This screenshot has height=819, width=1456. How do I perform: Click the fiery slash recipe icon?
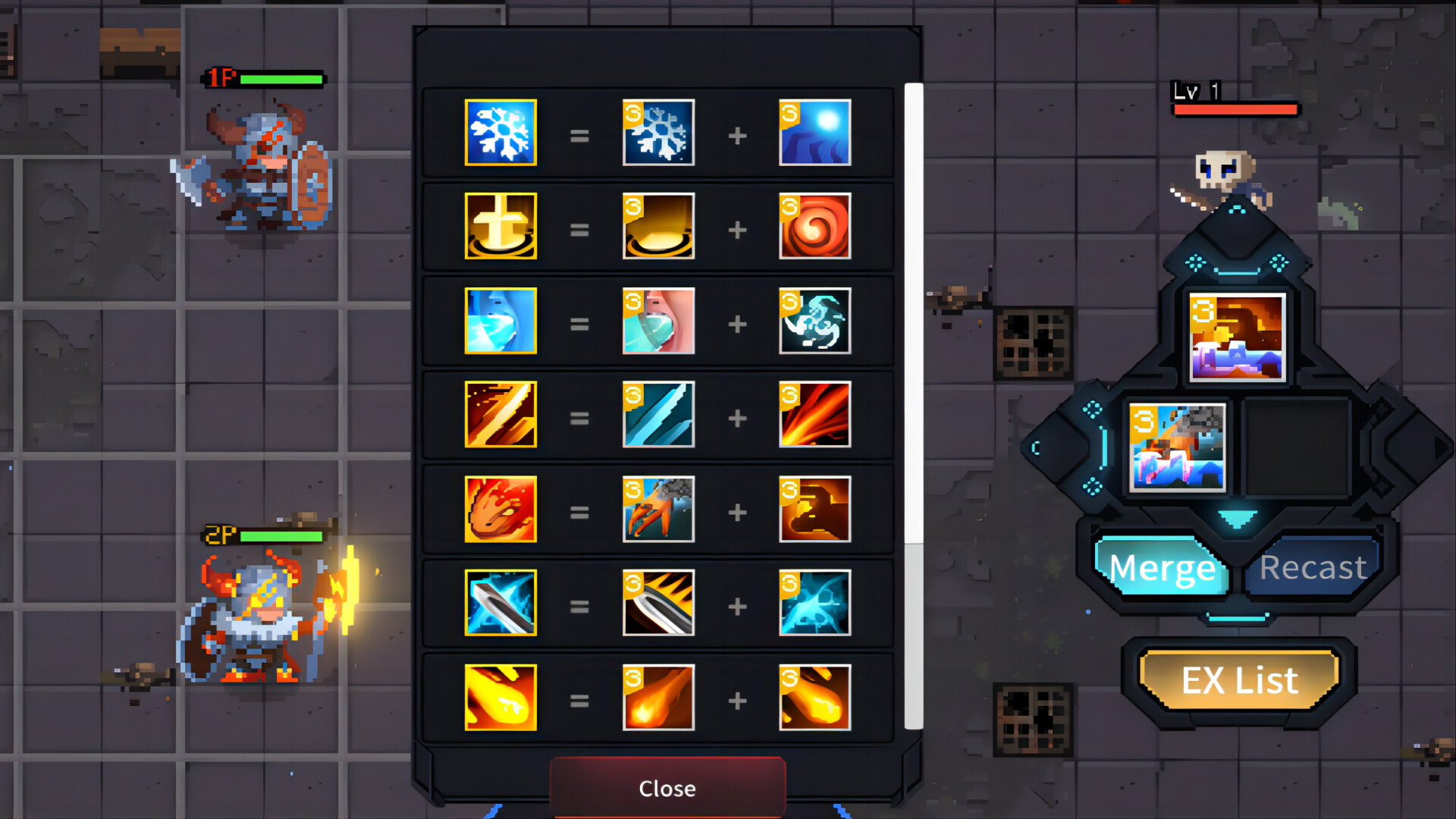pyautogui.click(x=500, y=416)
